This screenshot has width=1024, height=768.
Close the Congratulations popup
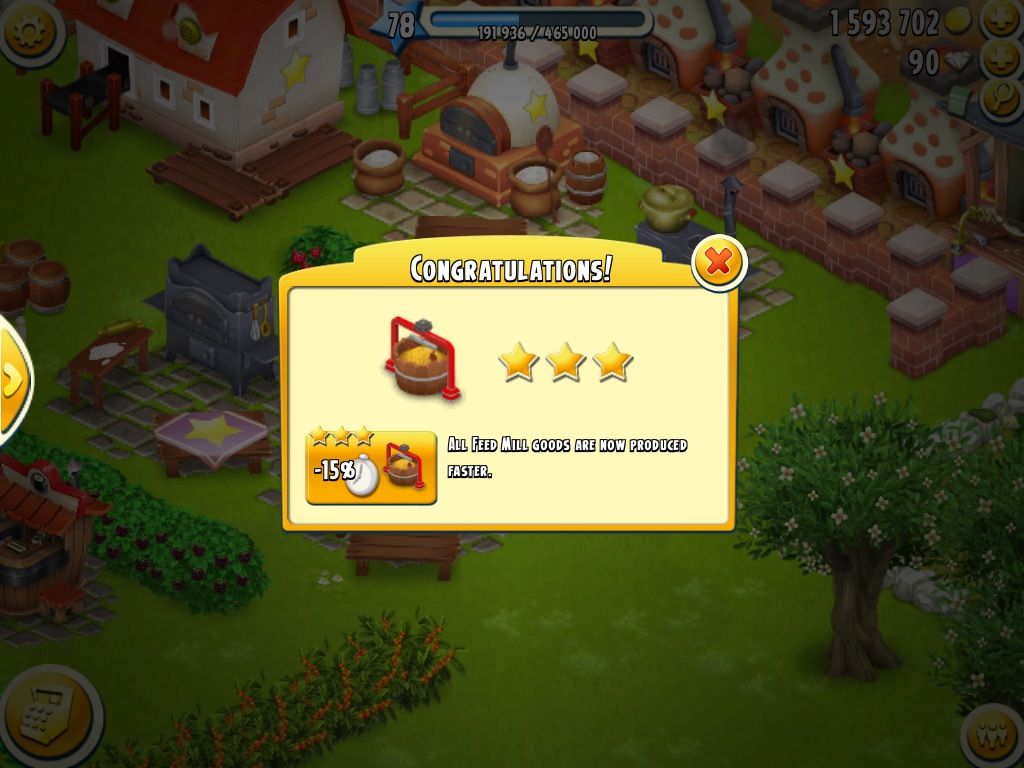(718, 262)
